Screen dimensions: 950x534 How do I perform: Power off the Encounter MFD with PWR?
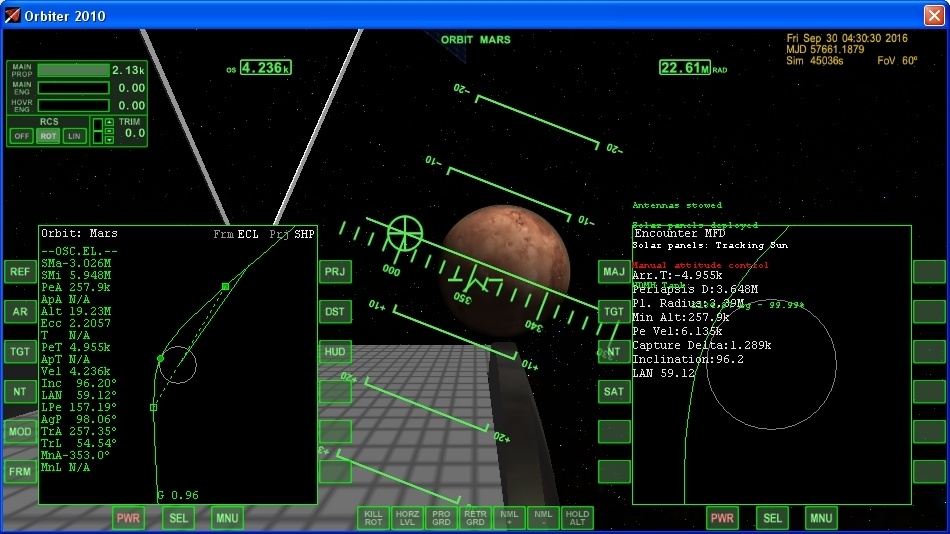[x=722, y=518]
